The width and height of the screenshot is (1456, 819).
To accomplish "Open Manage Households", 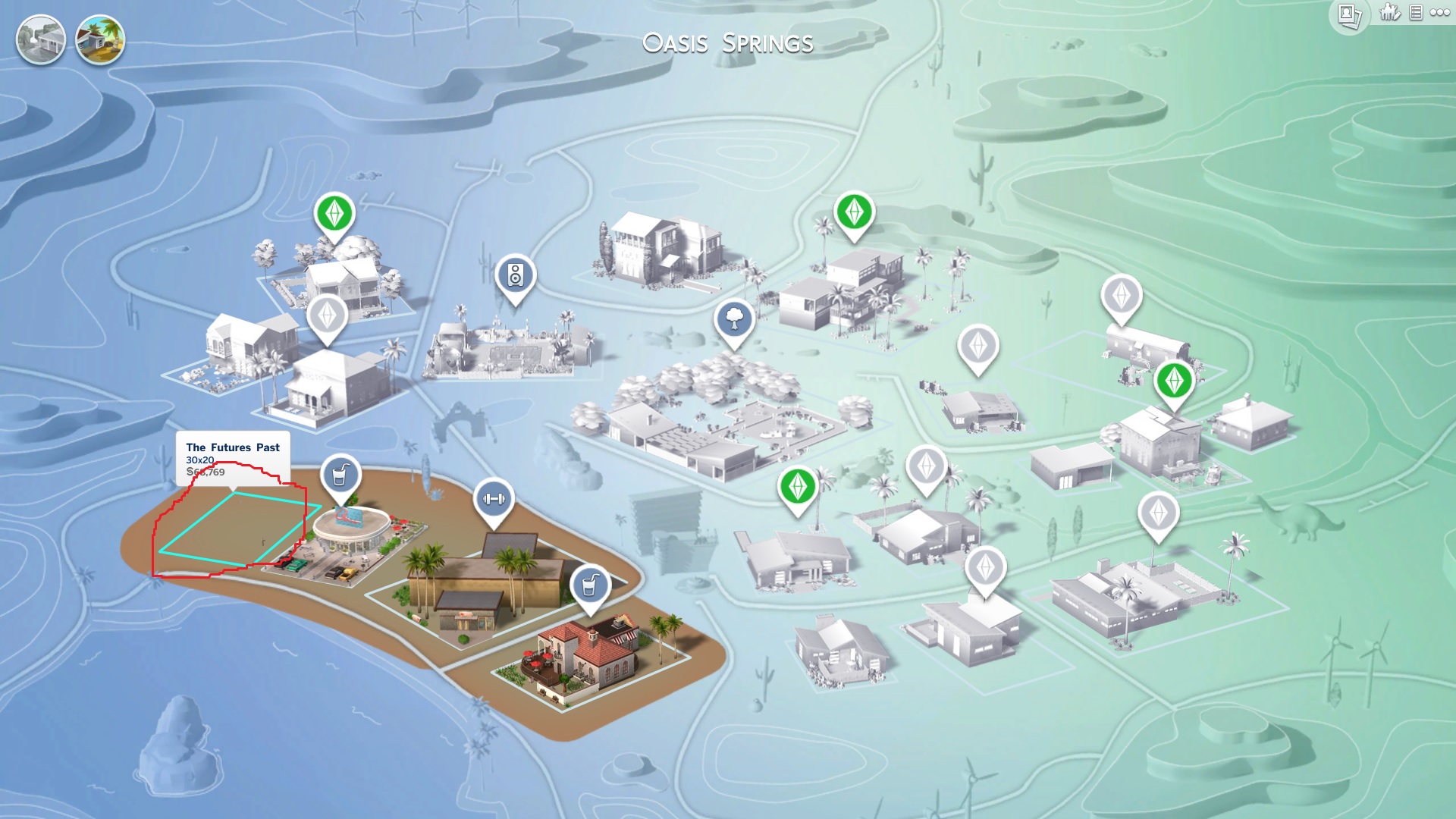I will [x=1389, y=12].
